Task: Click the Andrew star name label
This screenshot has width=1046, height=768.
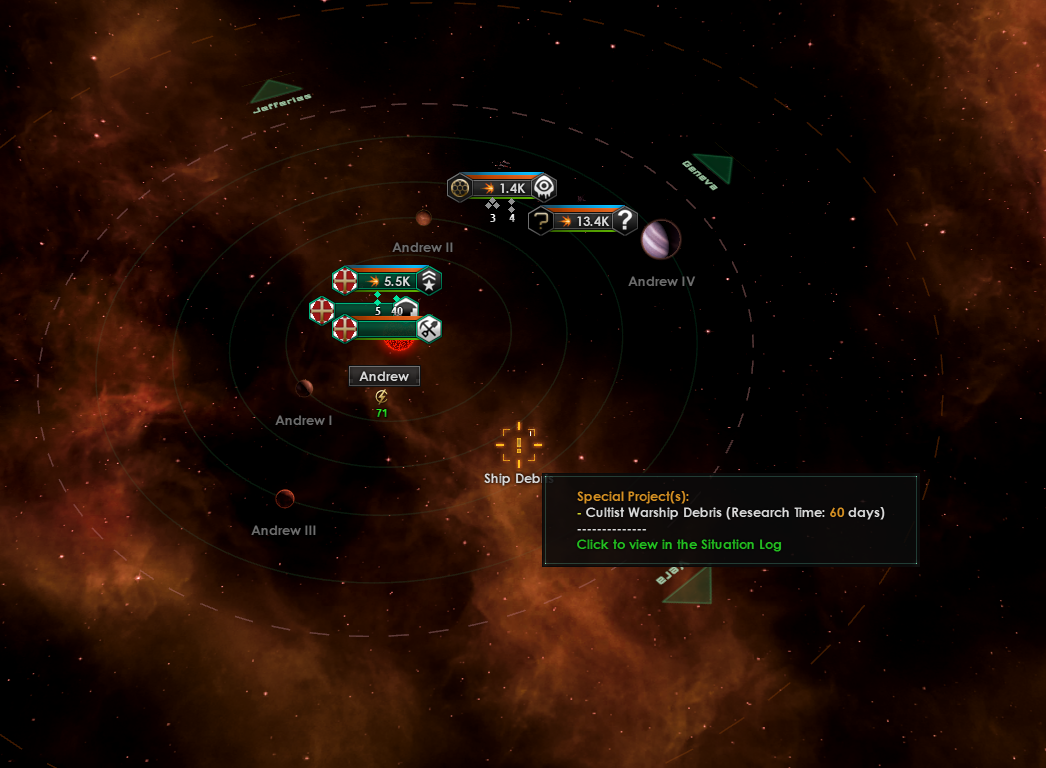Action: click(384, 376)
